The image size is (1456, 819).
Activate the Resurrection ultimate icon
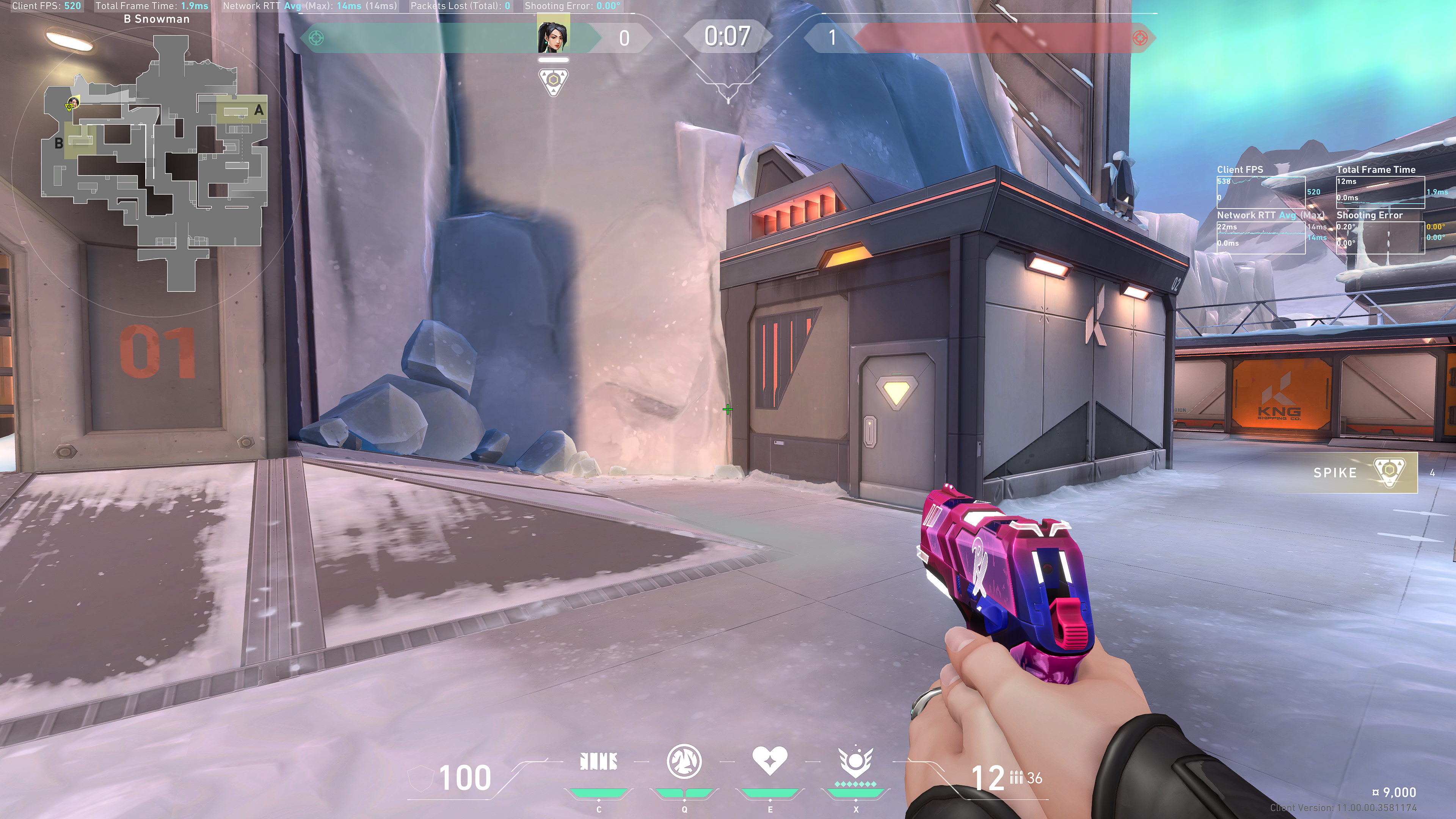(856, 762)
